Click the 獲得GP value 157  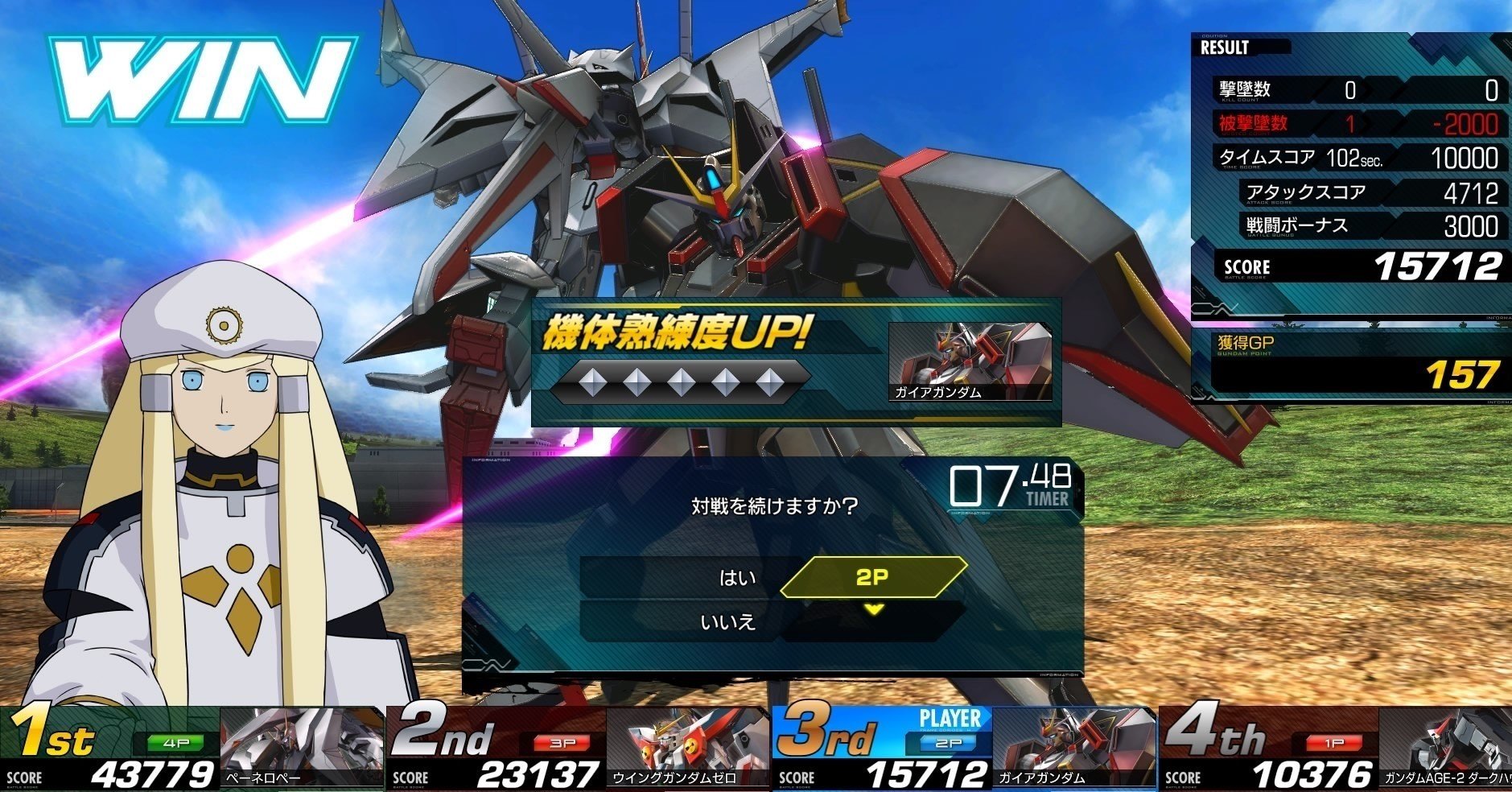(1466, 374)
